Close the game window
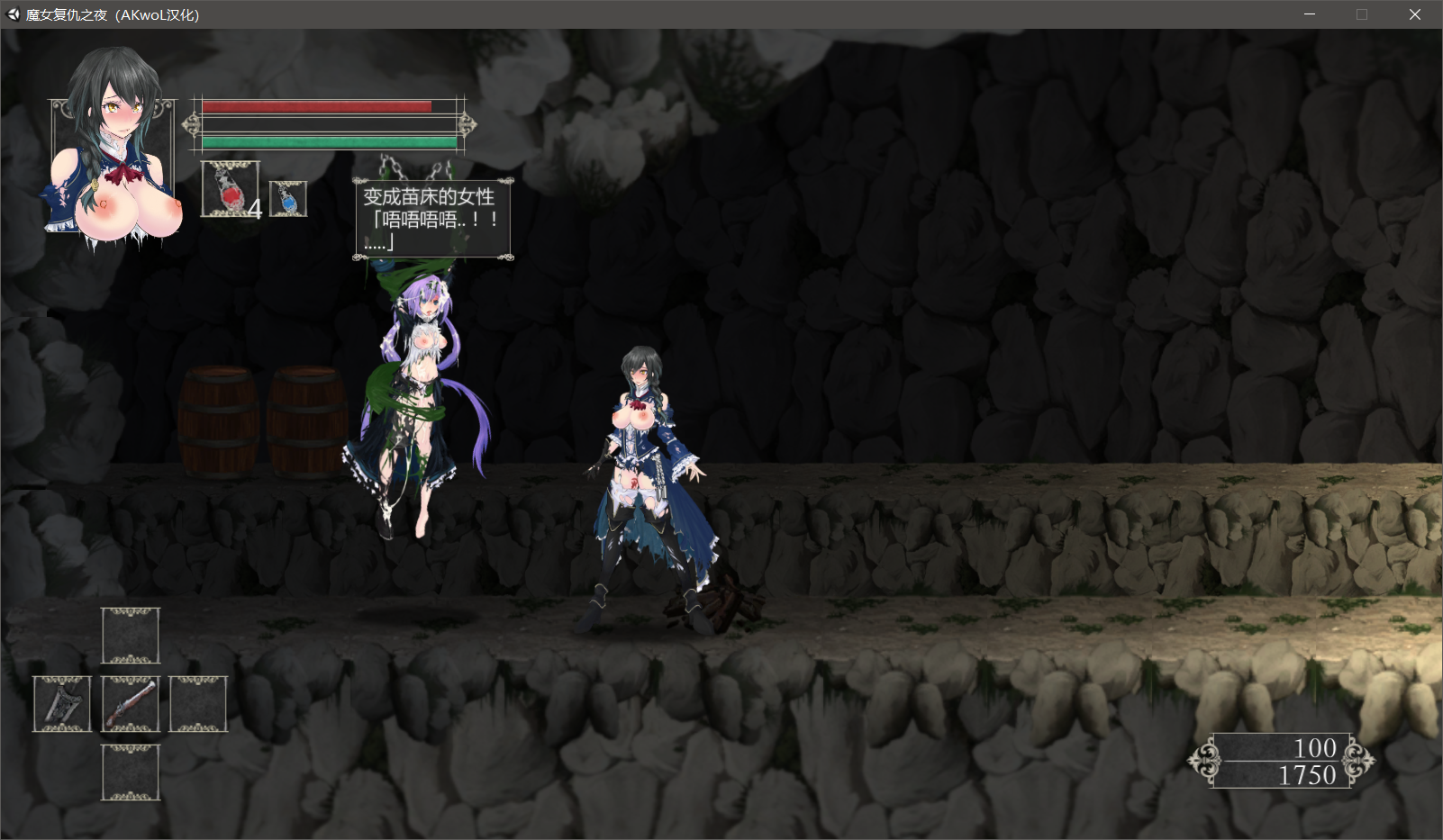Image resolution: width=1443 pixels, height=840 pixels. (x=1414, y=14)
